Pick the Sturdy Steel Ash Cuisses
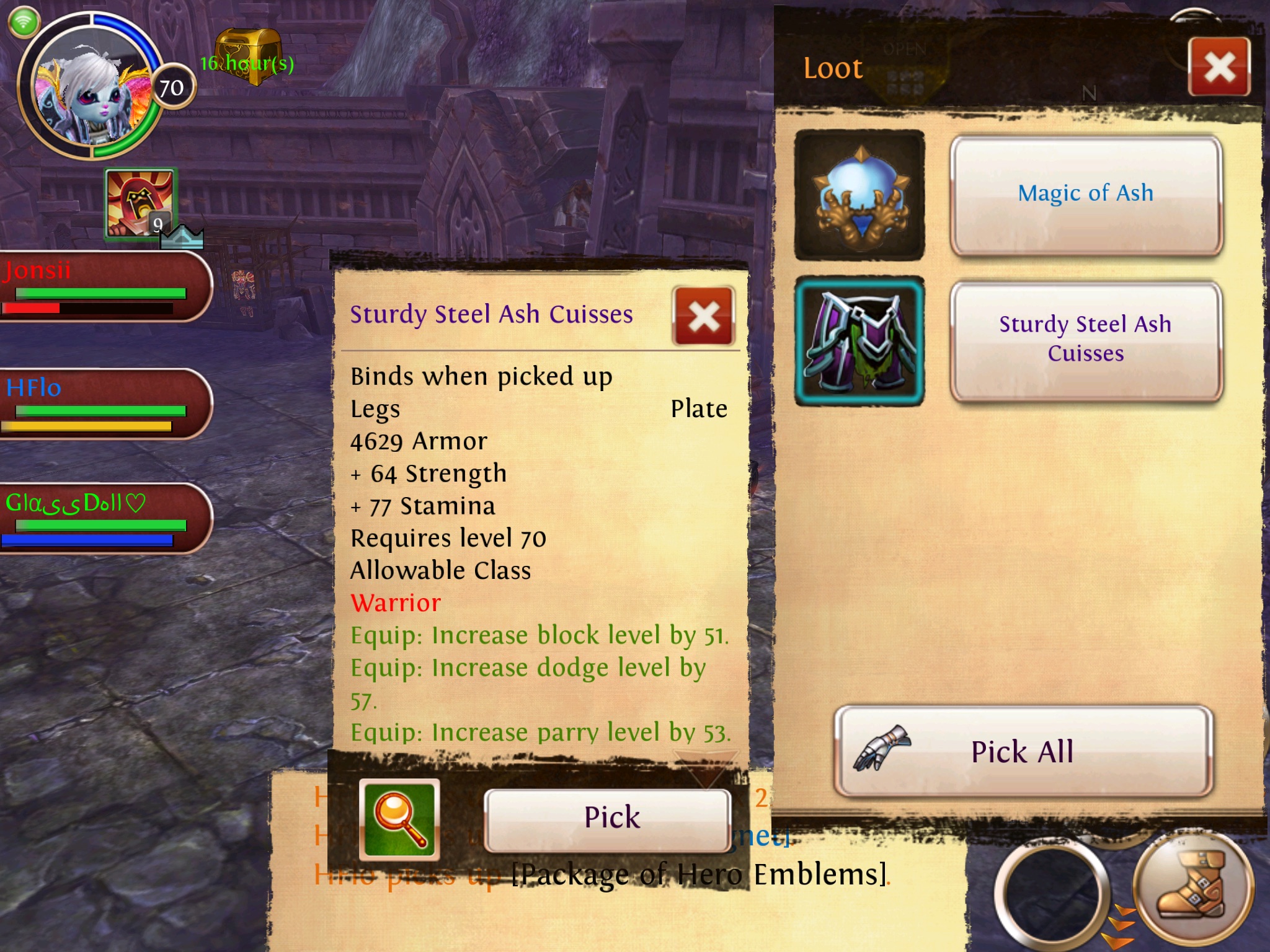The height and width of the screenshot is (952, 1270). 608,818
